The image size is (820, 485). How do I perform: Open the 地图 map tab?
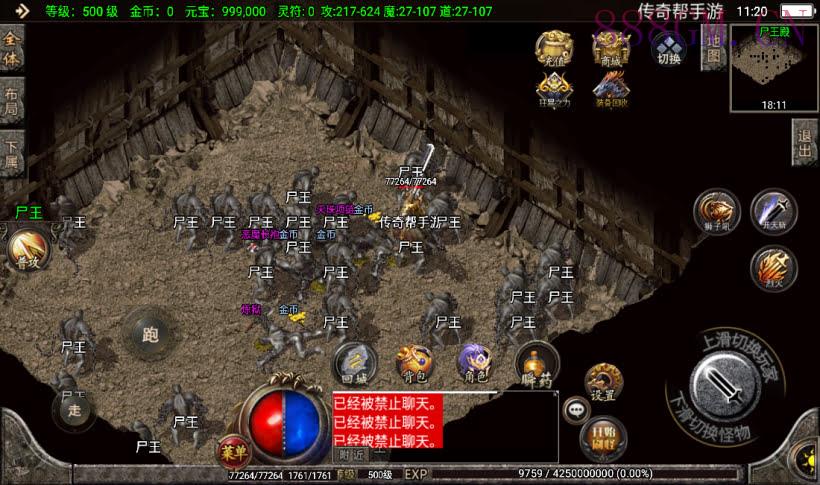[x=713, y=56]
